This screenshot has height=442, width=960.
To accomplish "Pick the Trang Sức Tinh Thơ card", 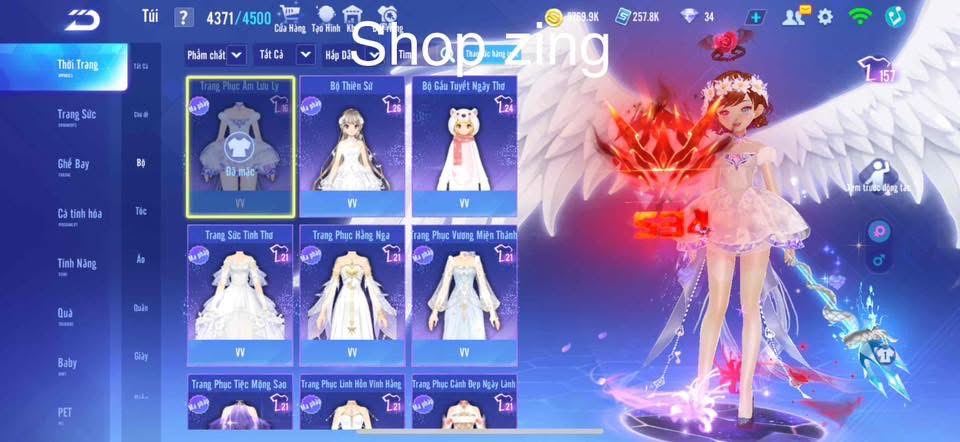I will 240,294.
